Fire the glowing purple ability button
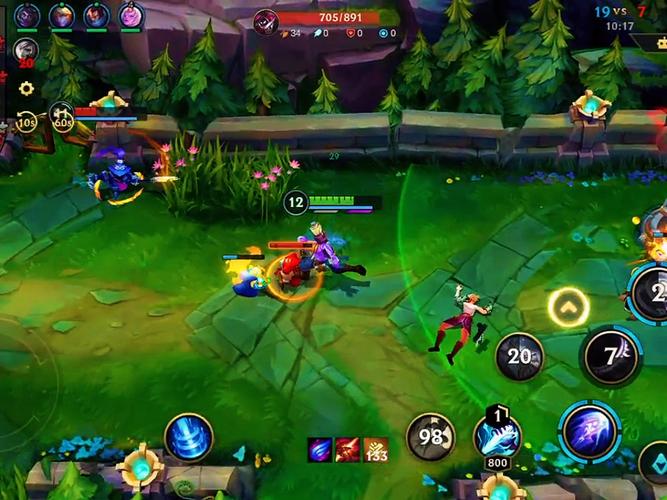Image resolution: width=667 pixels, height=500 pixels. tap(590, 431)
